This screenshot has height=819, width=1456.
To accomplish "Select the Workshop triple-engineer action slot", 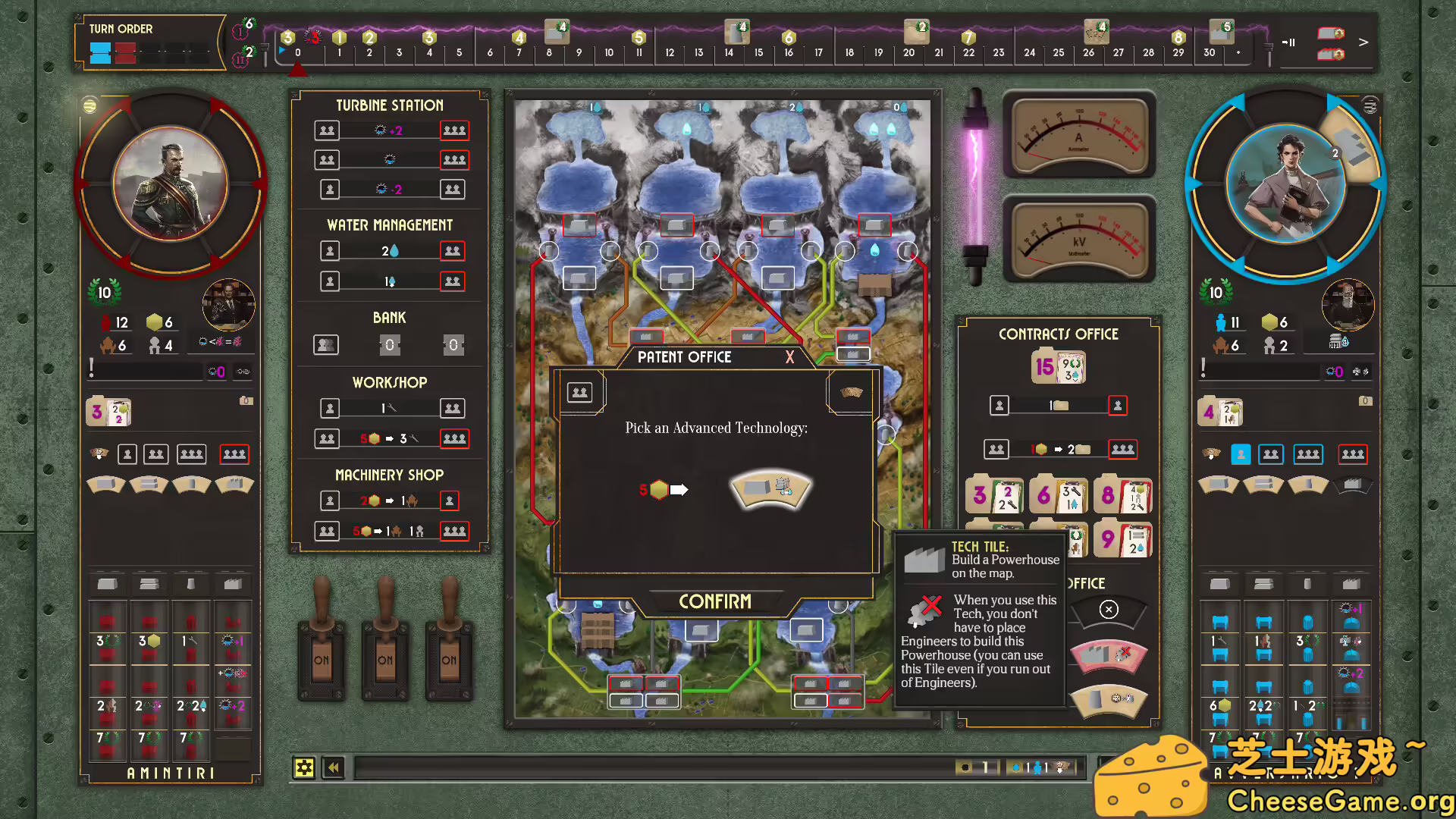I will pos(454,438).
